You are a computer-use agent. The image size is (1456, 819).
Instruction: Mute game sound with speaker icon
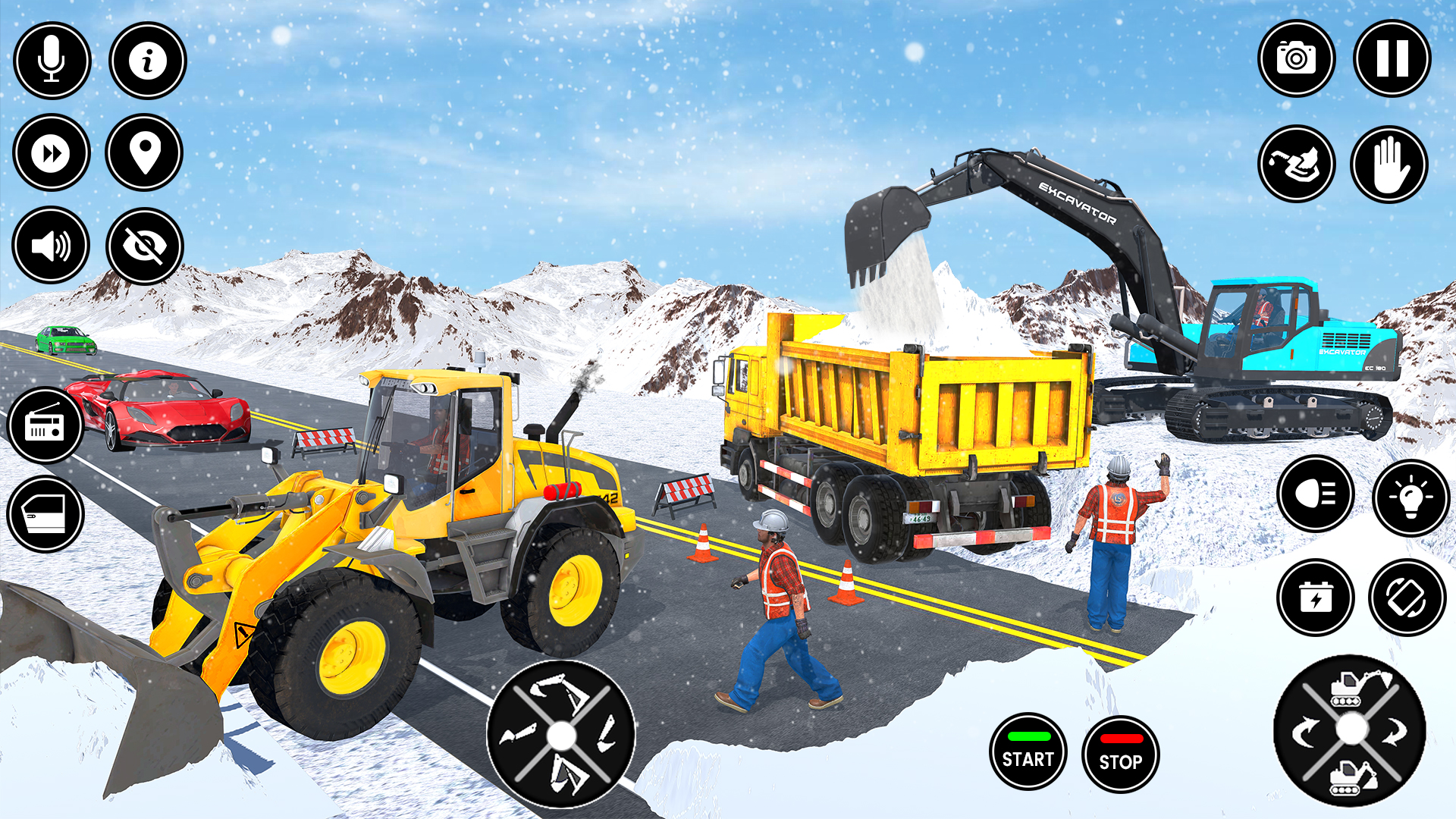click(x=49, y=246)
